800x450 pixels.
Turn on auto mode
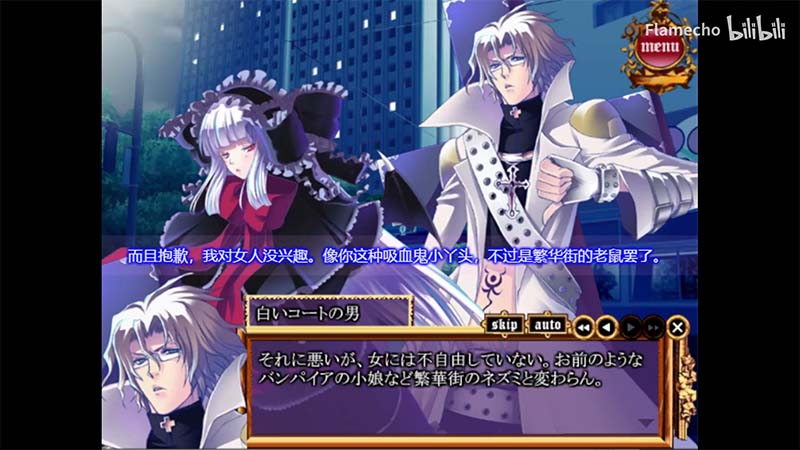pos(546,325)
